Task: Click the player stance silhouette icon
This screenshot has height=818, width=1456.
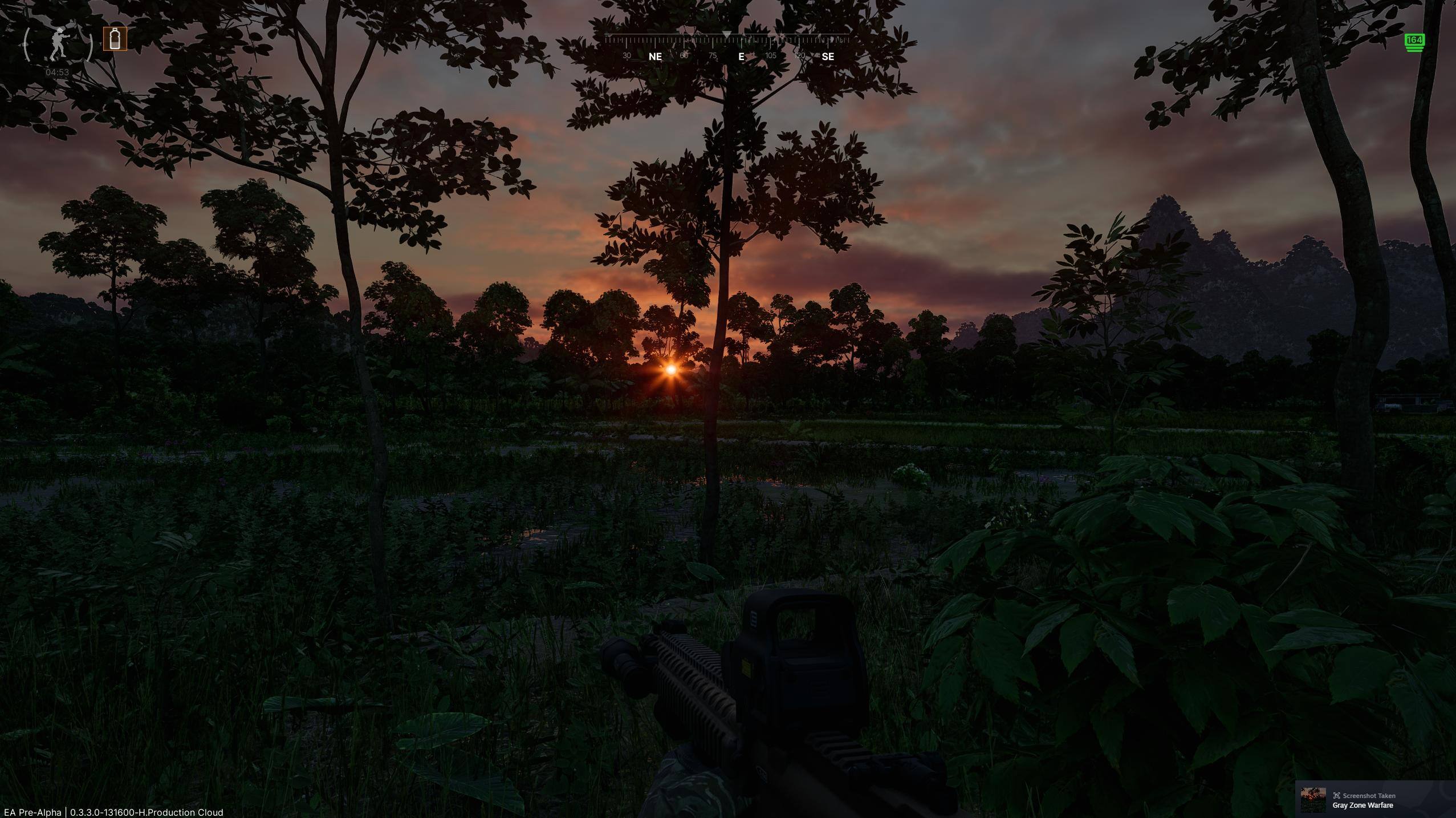Action: point(57,43)
